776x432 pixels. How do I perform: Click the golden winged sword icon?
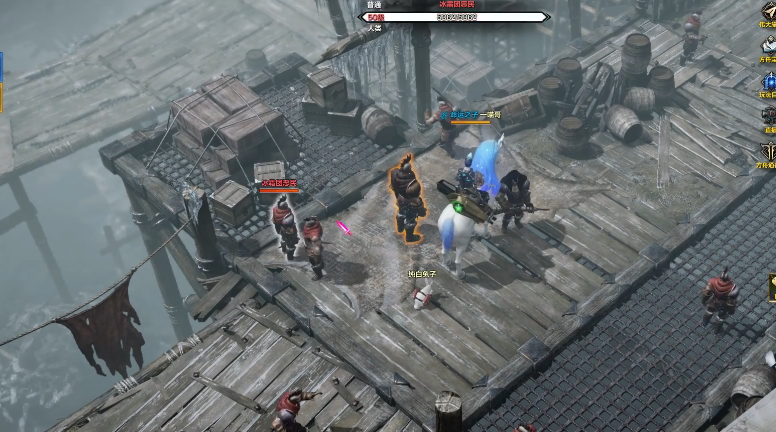768,11
